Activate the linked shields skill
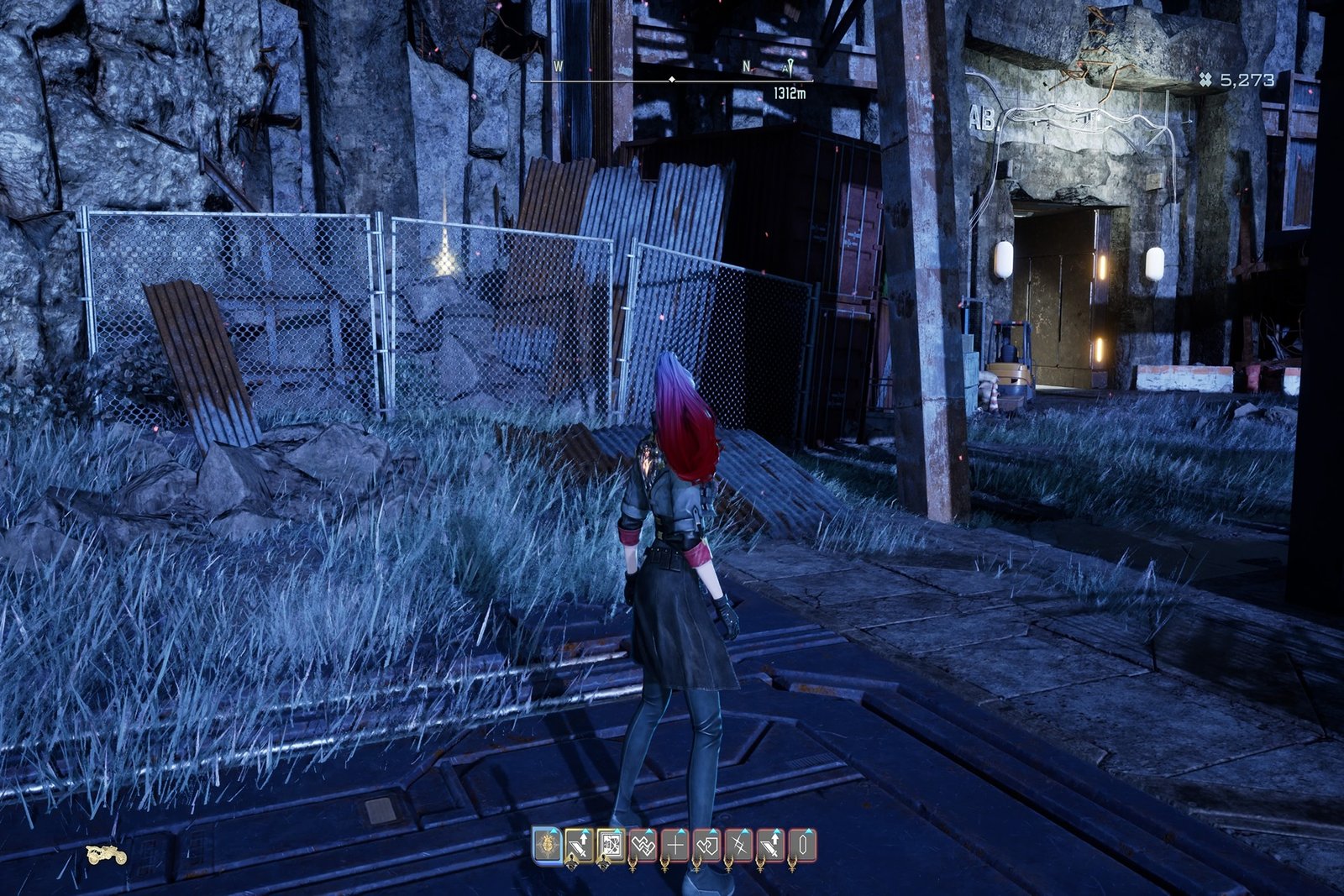 pyautogui.click(x=706, y=845)
